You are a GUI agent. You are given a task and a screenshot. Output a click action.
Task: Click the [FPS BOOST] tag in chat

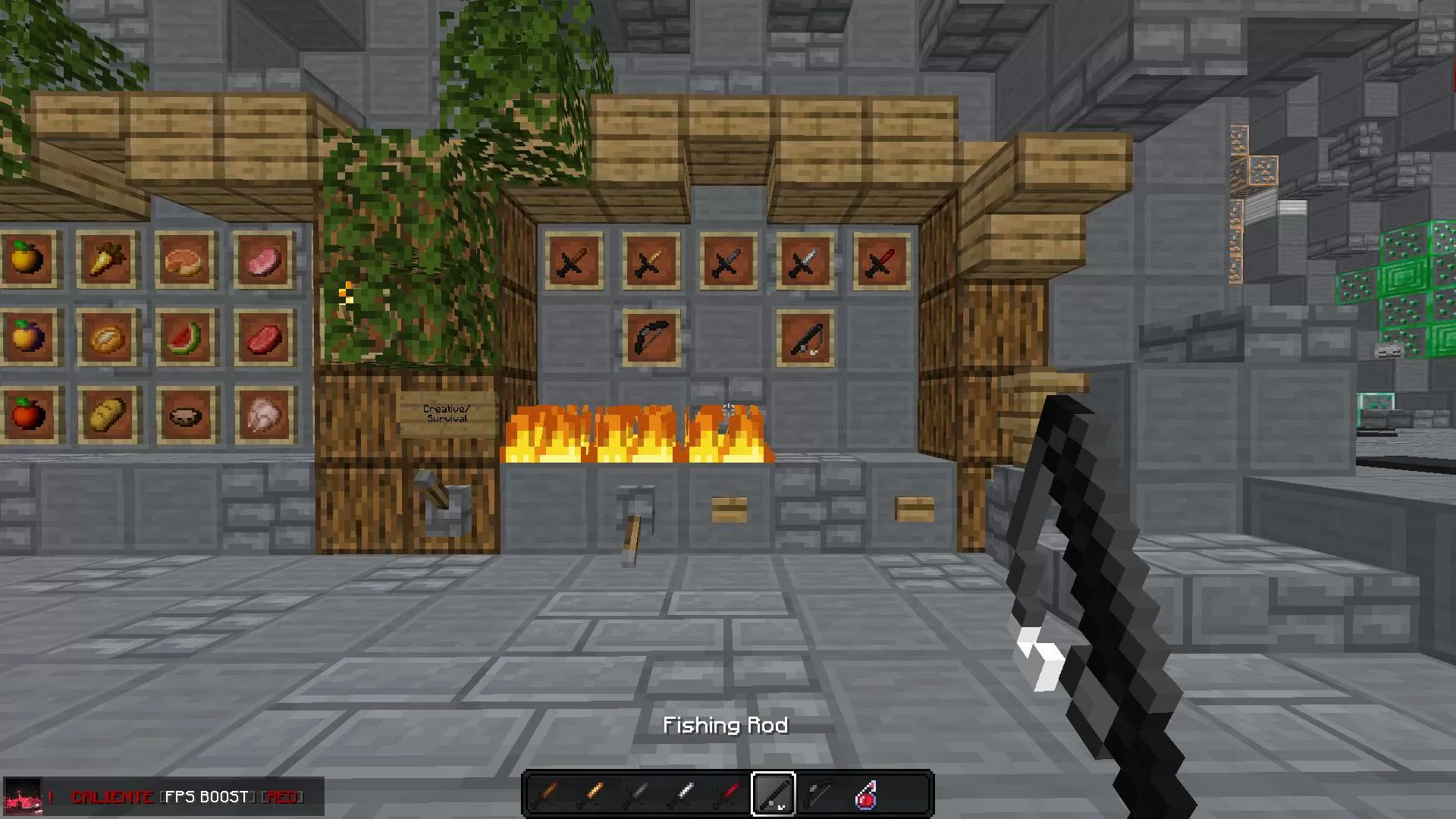(205, 797)
